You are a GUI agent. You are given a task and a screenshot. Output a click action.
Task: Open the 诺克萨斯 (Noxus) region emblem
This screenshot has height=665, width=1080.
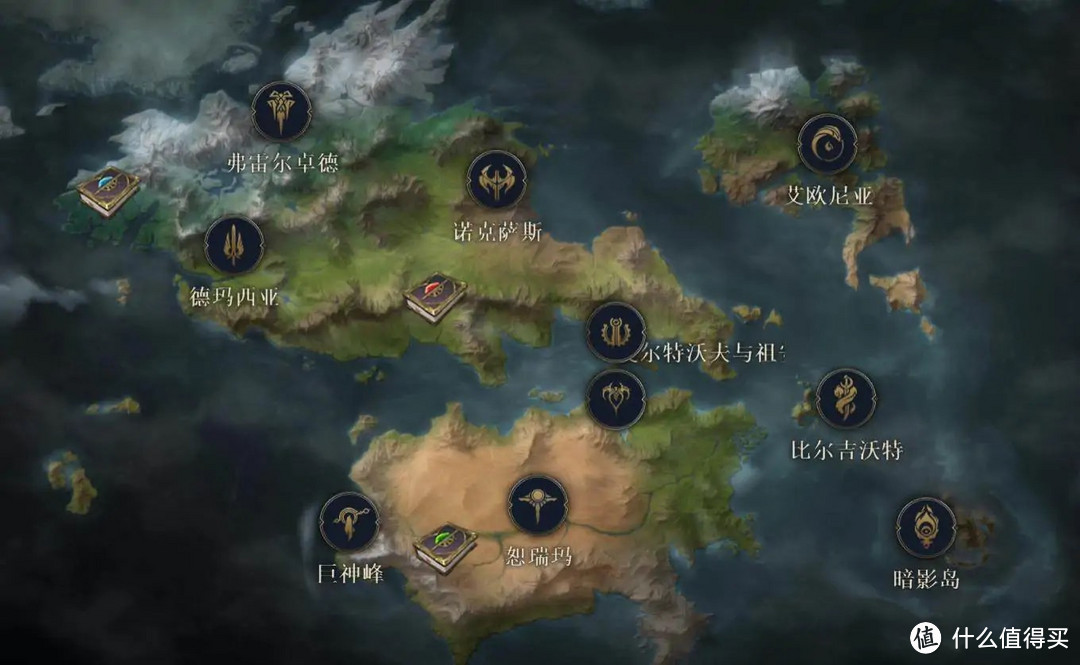coord(497,180)
